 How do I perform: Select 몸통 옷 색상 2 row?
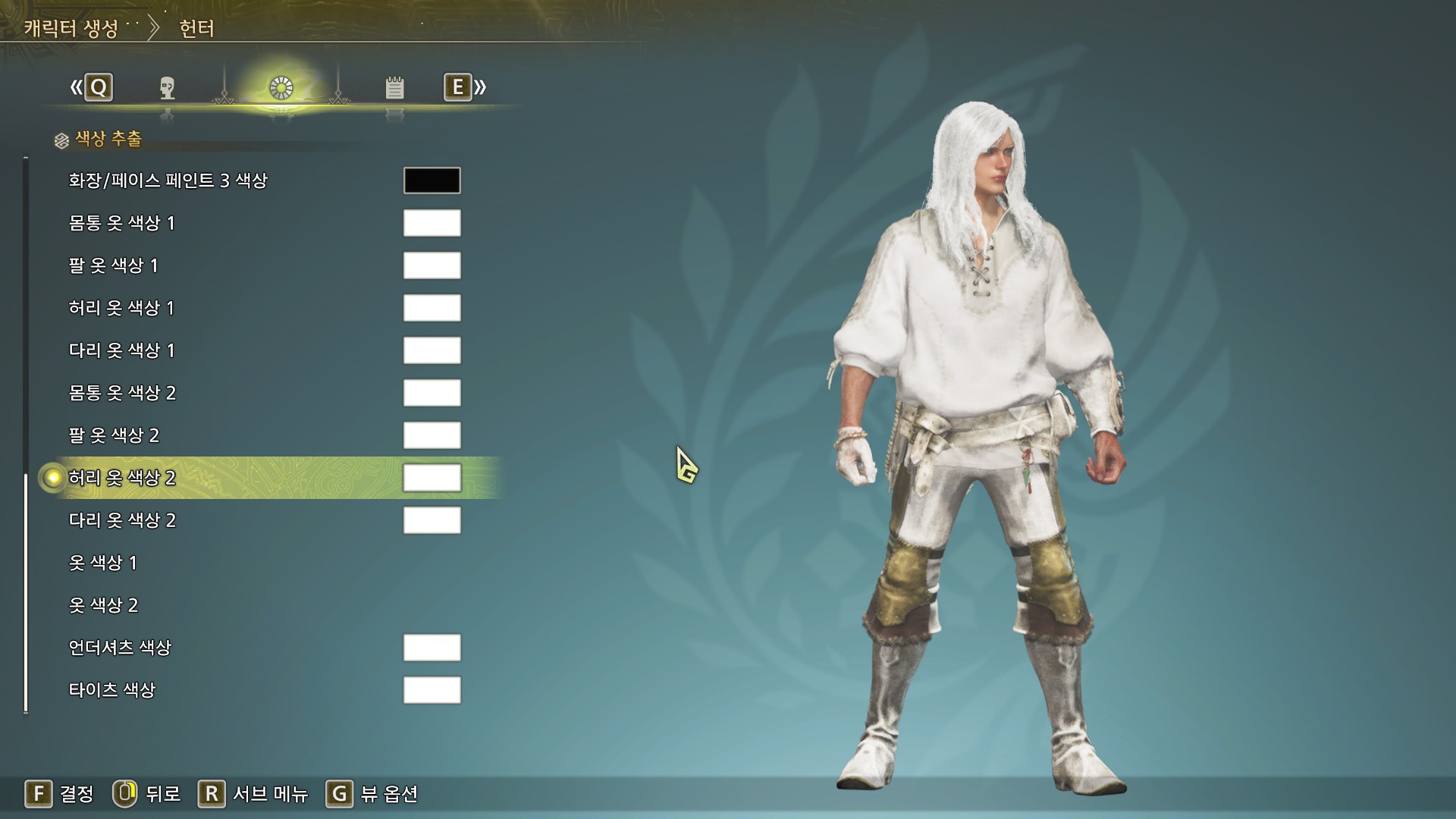122,393
